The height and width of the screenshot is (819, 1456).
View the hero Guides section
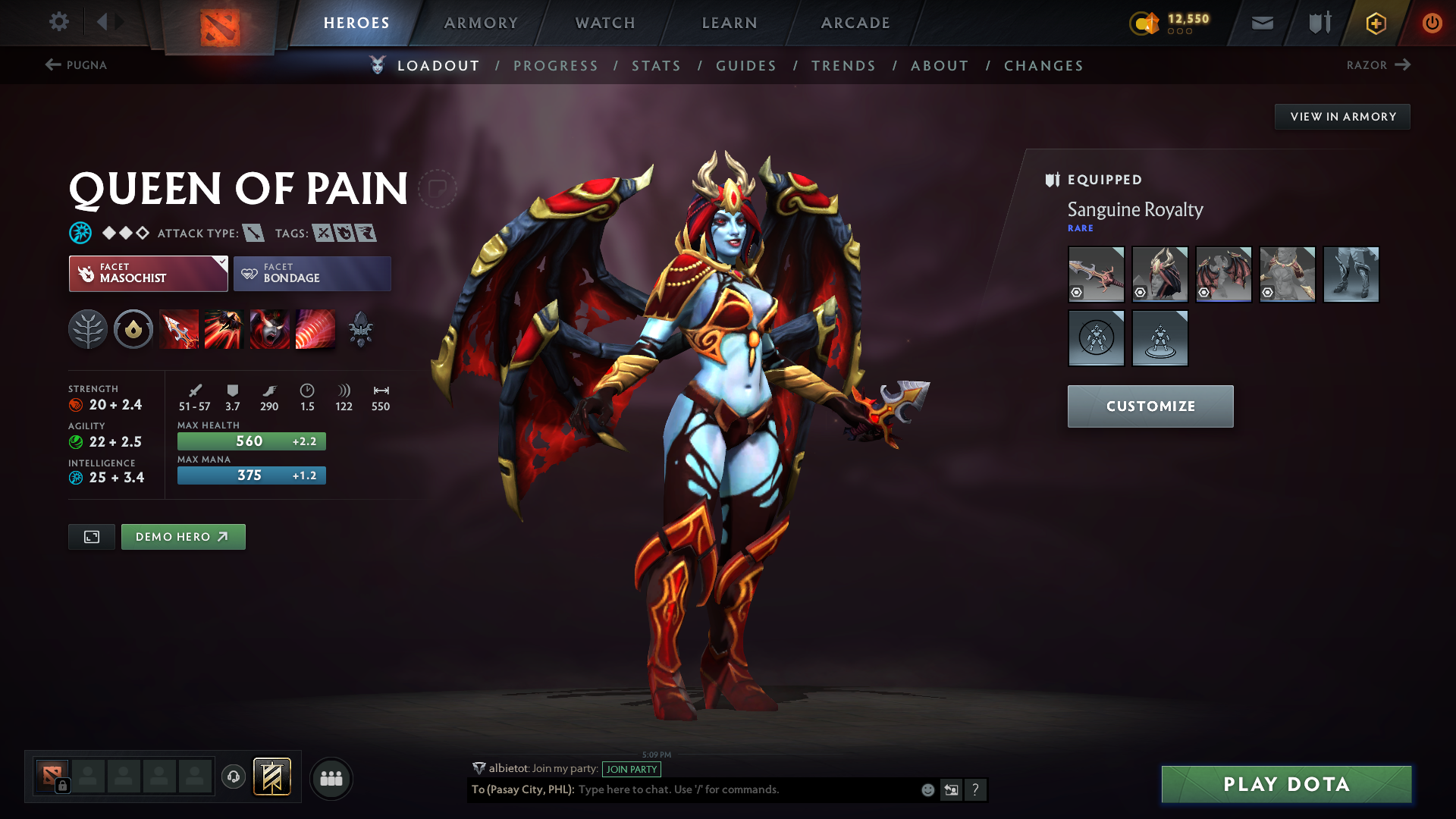[746, 66]
